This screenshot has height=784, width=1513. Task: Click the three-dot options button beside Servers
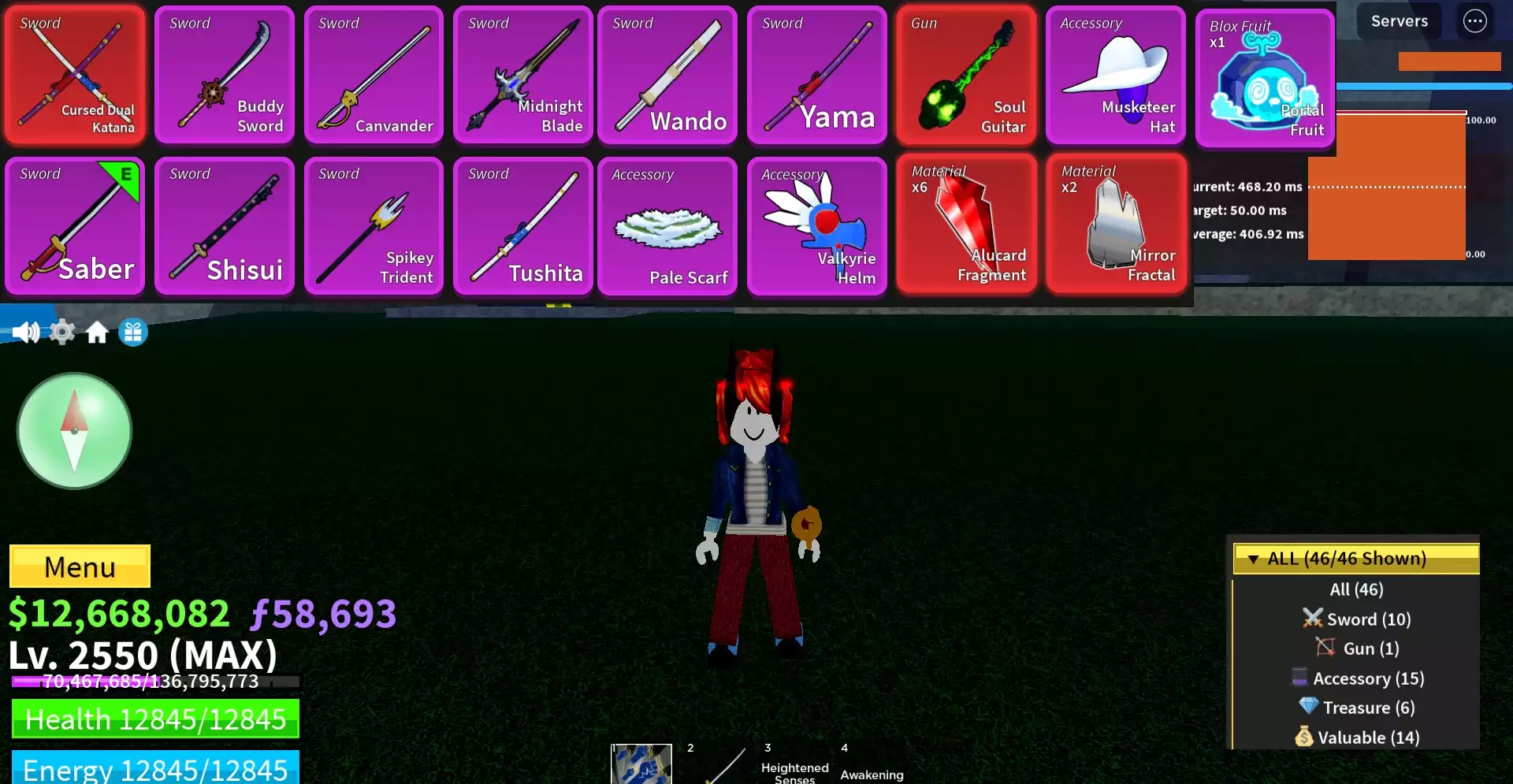1475,20
